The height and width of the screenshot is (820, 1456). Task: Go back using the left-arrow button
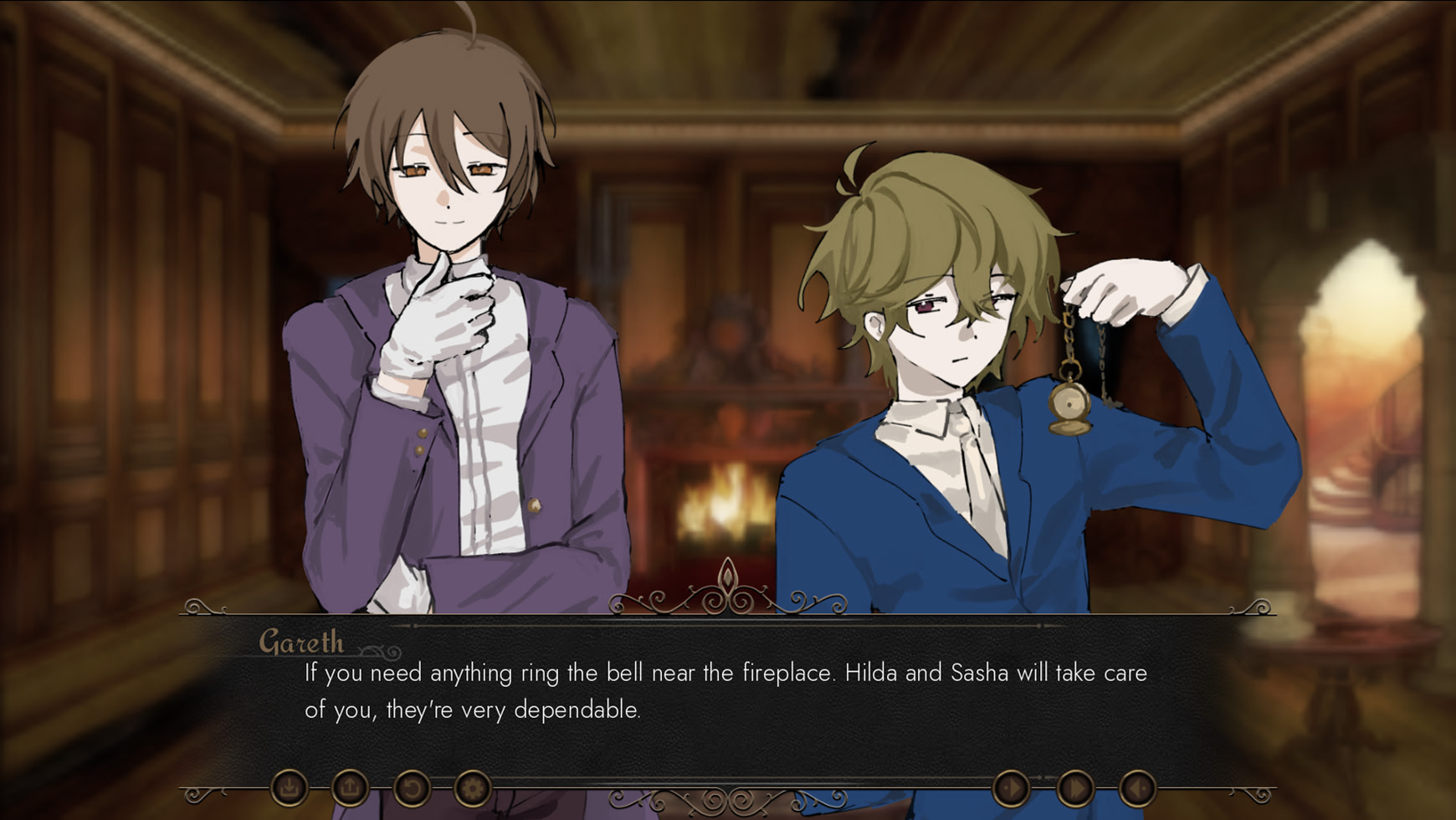click(x=1137, y=787)
